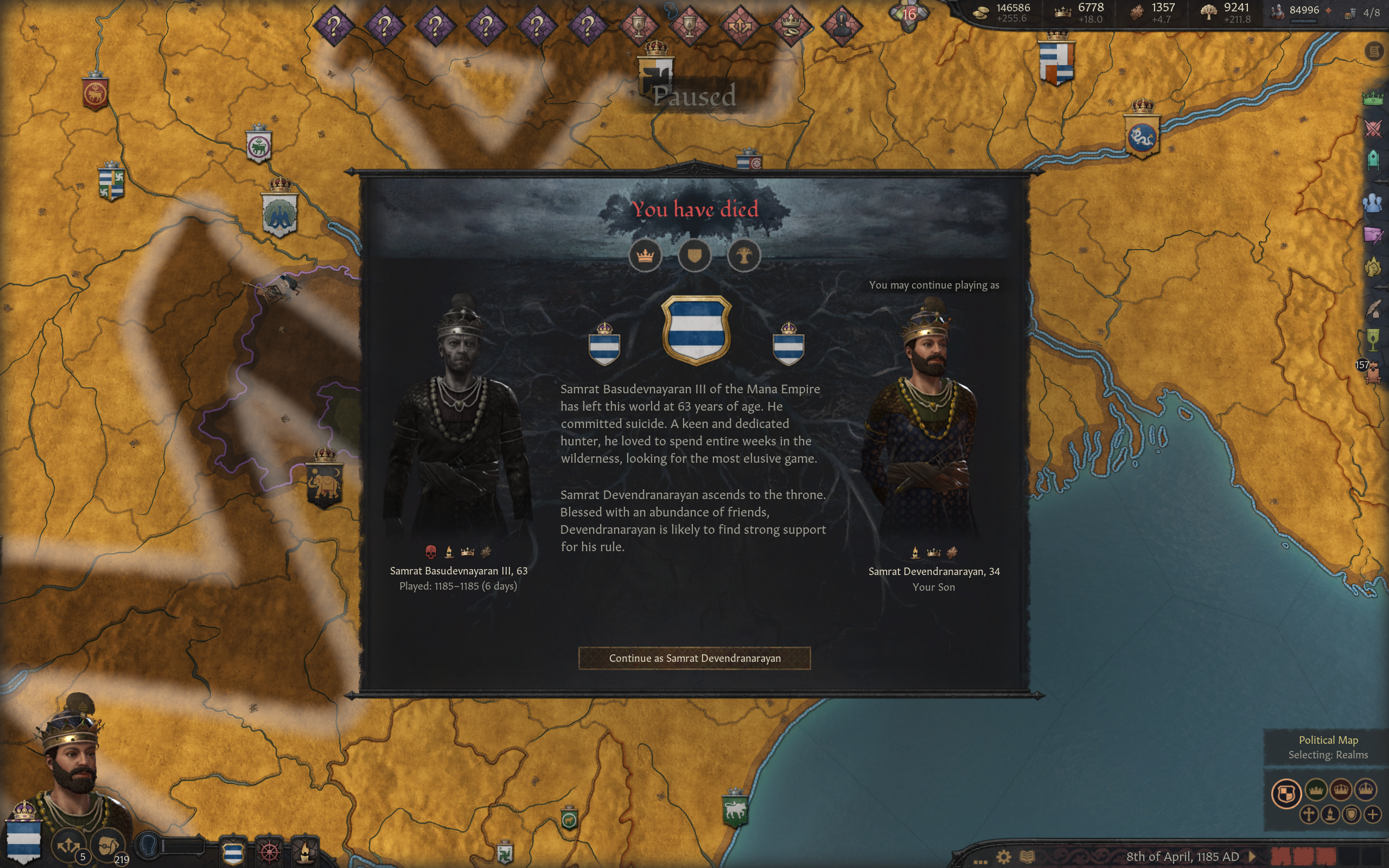The image size is (1389, 868).
Task: Open the encyclopedia book icon
Action: click(1028, 857)
